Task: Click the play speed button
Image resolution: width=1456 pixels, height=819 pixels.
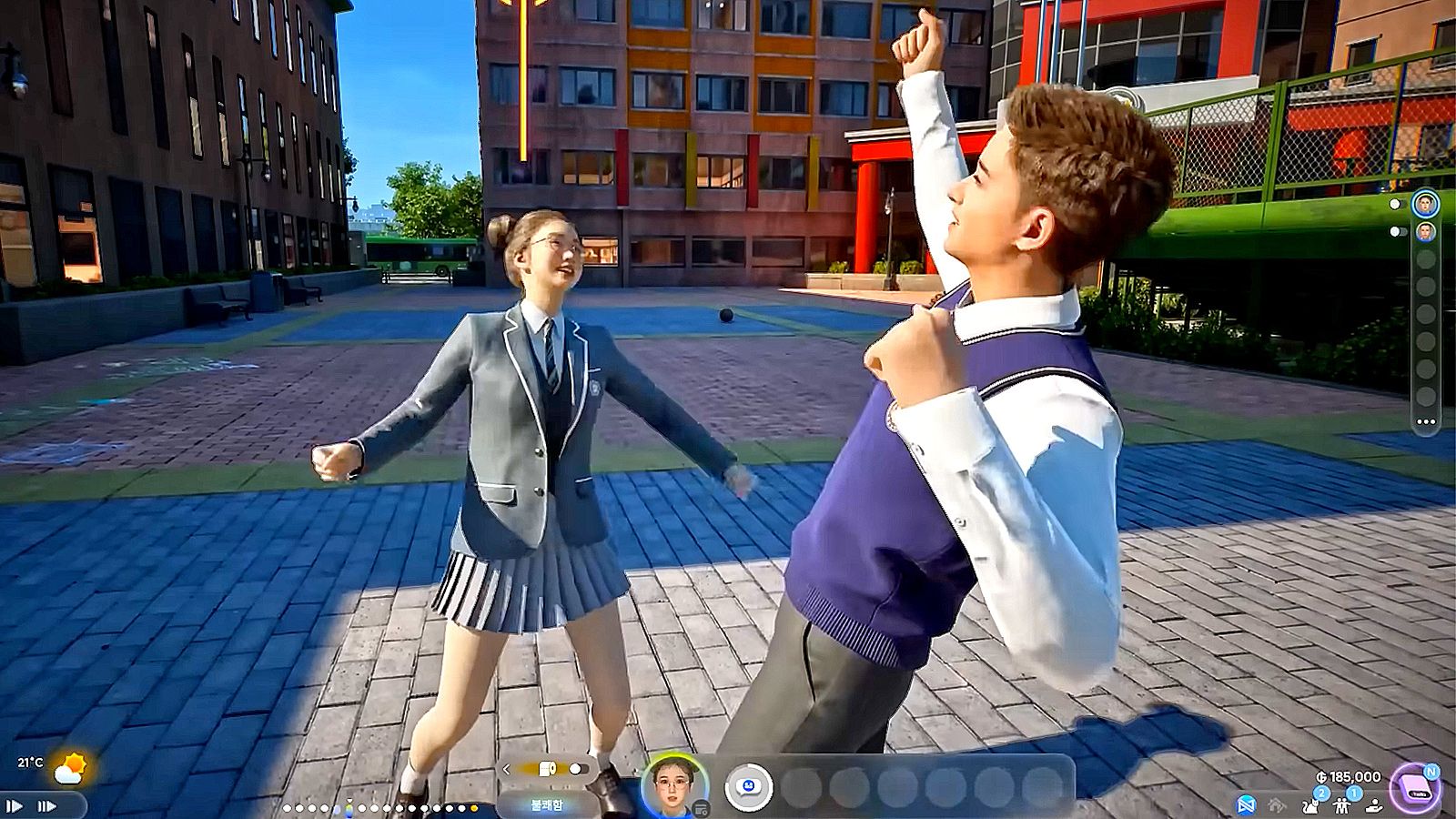Action: (x=15, y=805)
